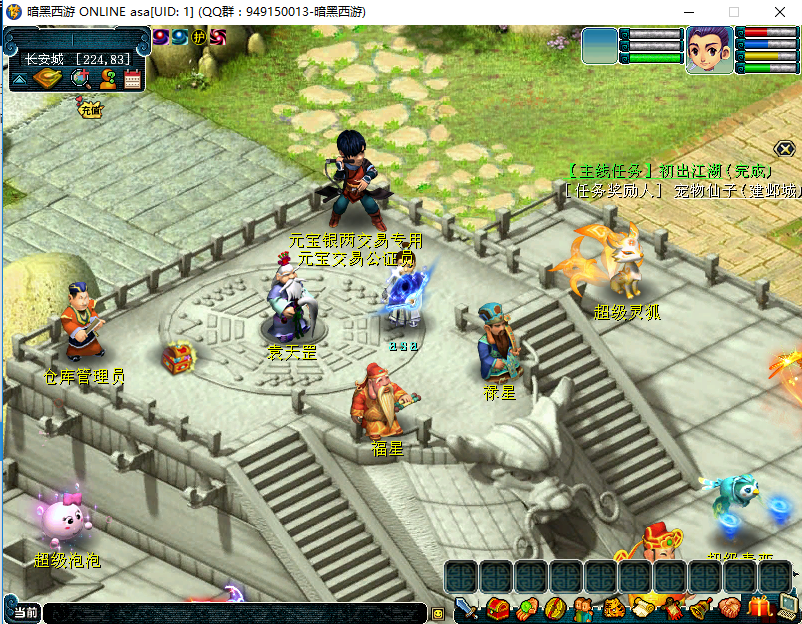Open the red gift box icon
Screen dimensions: 802x624
coord(759,606)
